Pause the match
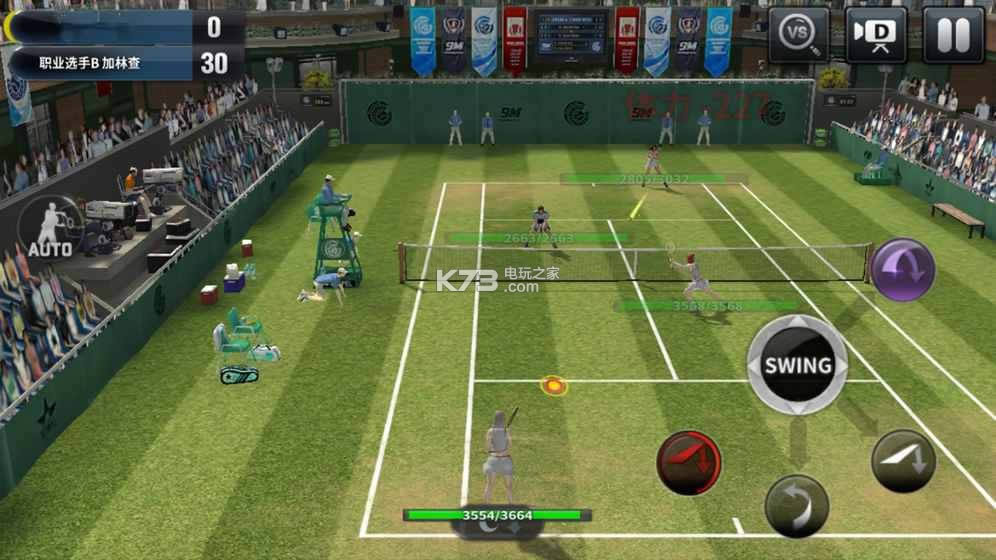The image size is (996, 560). [952, 35]
